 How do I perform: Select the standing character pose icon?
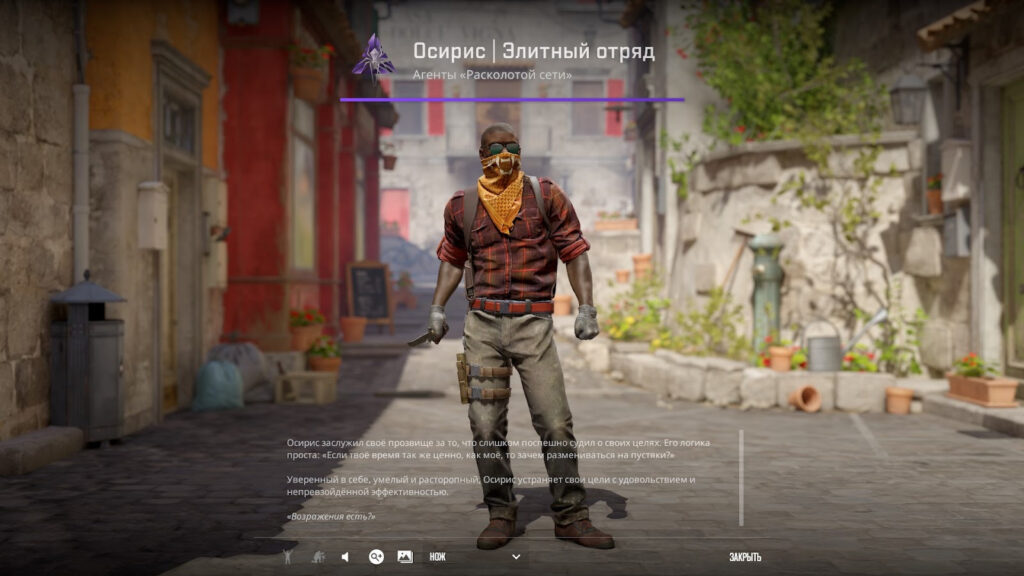click(x=288, y=557)
